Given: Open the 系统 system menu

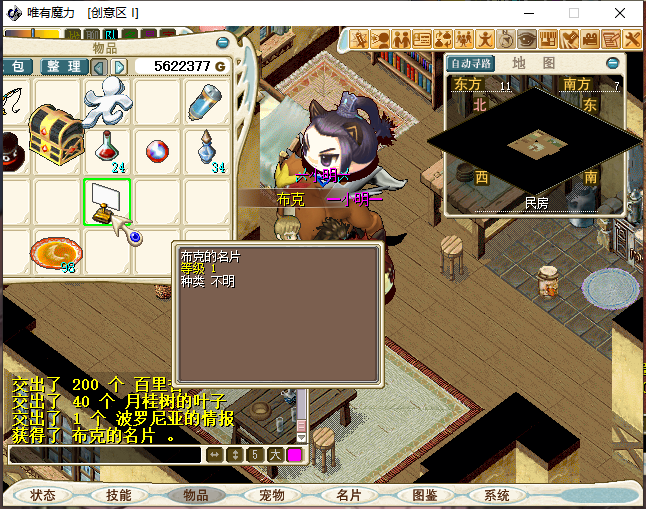Looking at the screenshot, I should pos(497,495).
